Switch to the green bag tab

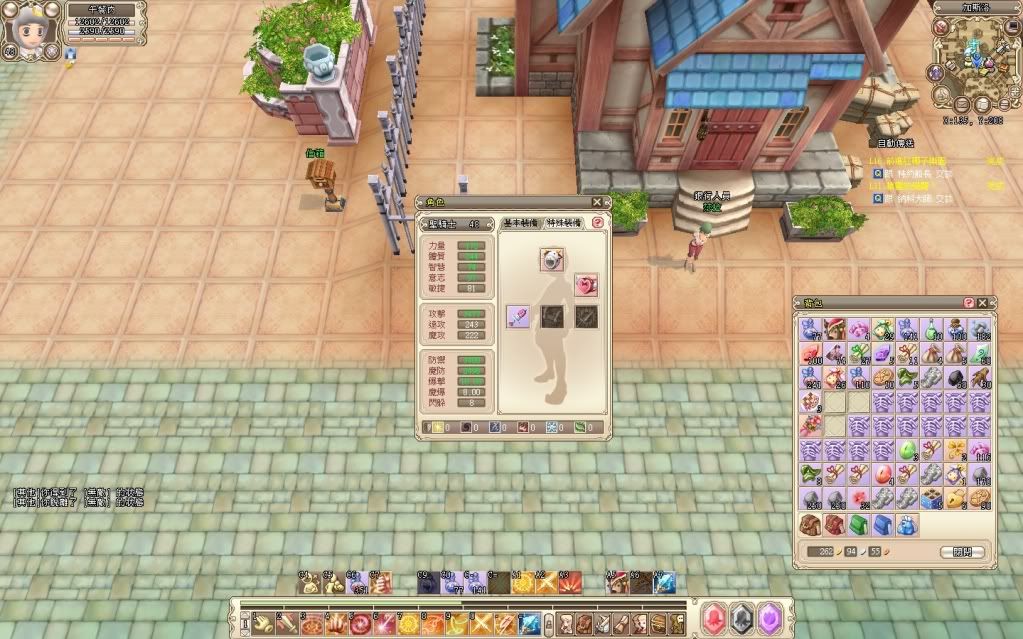point(859,525)
